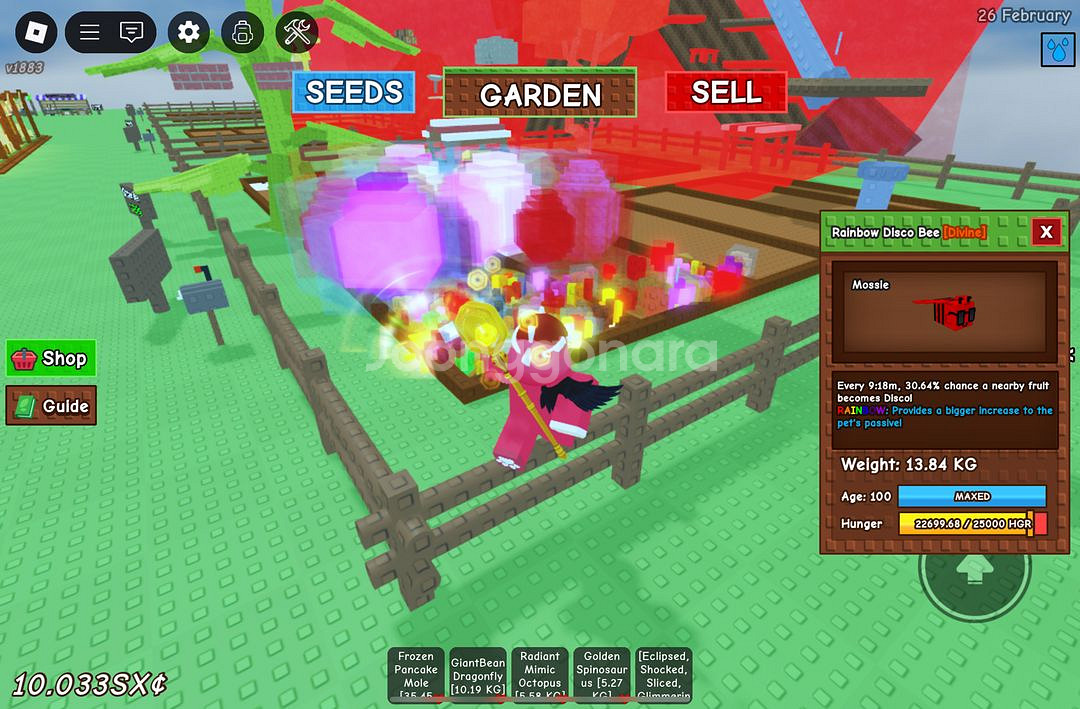
Task: Pick the Eclipsed Shocked Sliced hotbar item
Action: 663,676
